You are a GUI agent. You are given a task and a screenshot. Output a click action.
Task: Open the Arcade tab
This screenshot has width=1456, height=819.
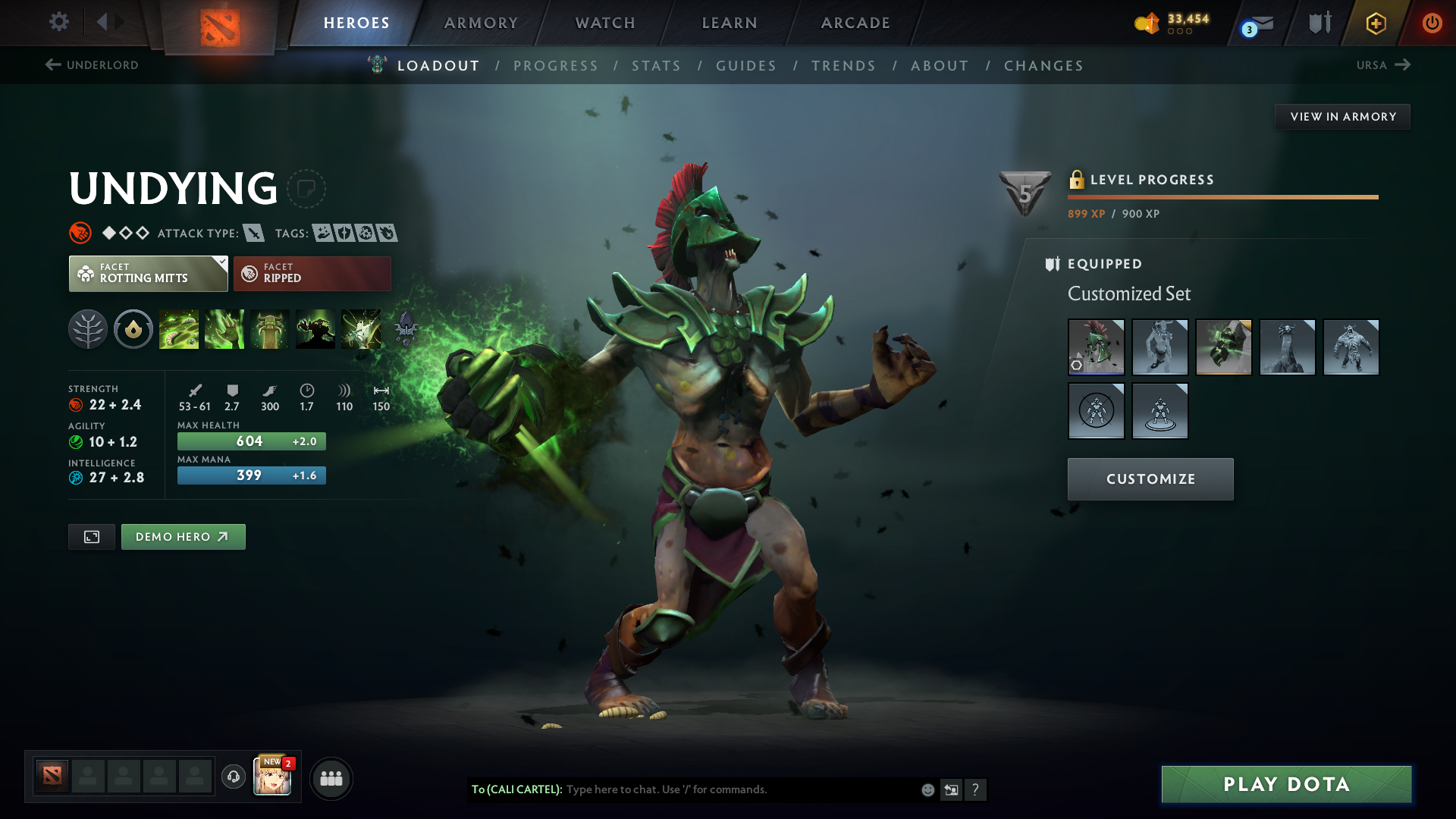coord(855,23)
